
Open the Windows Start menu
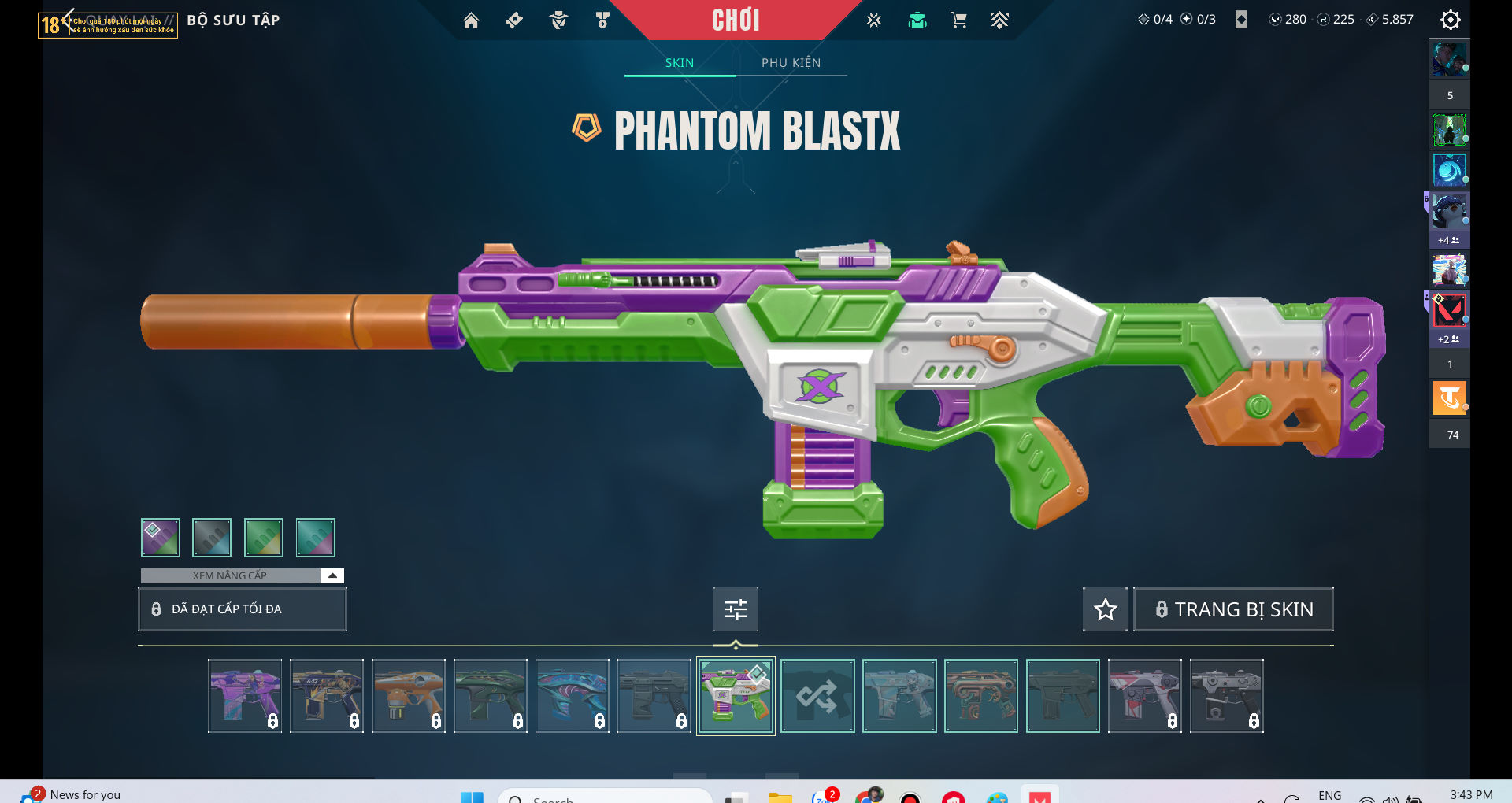point(472,797)
